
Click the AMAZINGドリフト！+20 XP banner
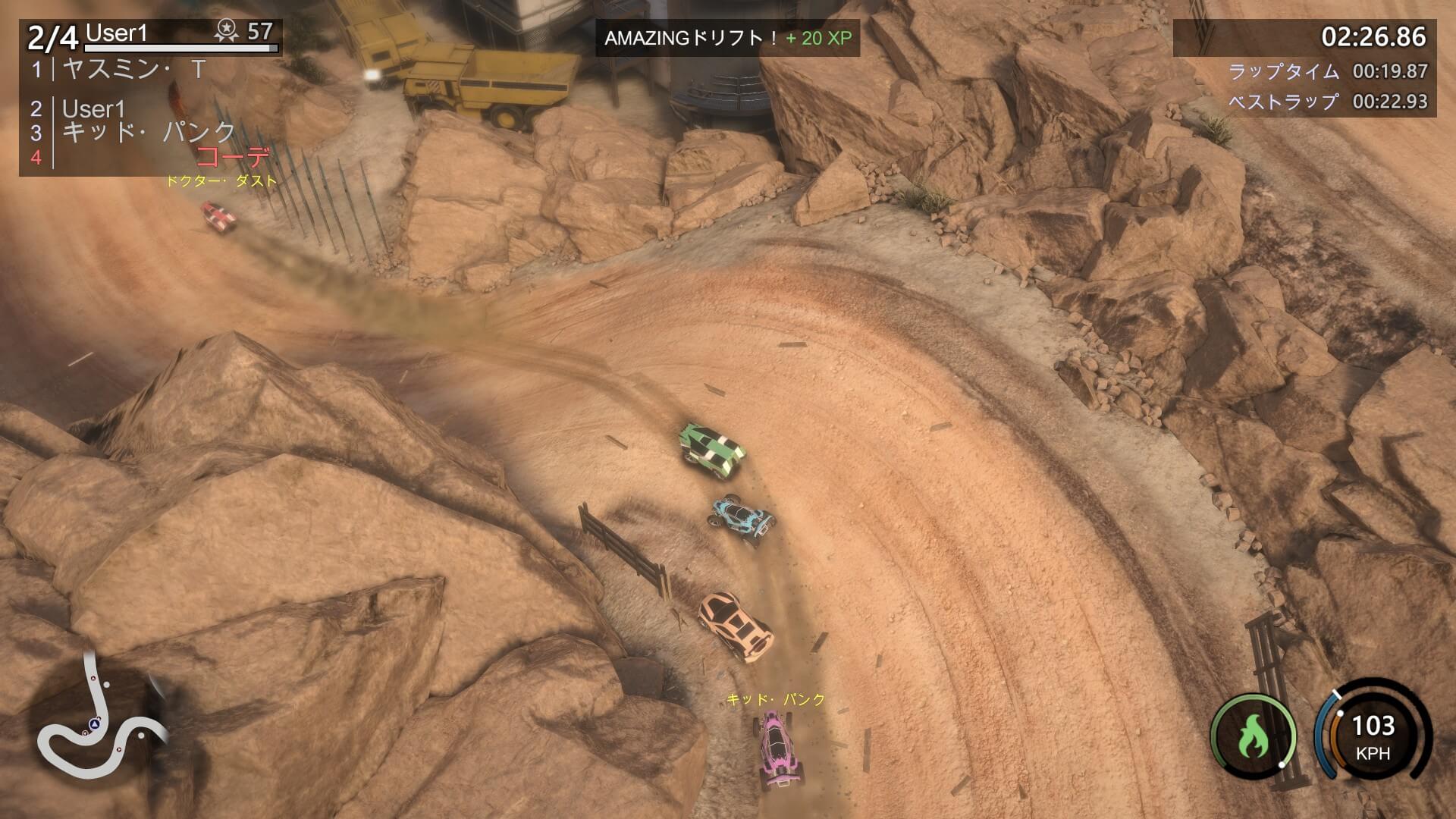click(x=730, y=36)
